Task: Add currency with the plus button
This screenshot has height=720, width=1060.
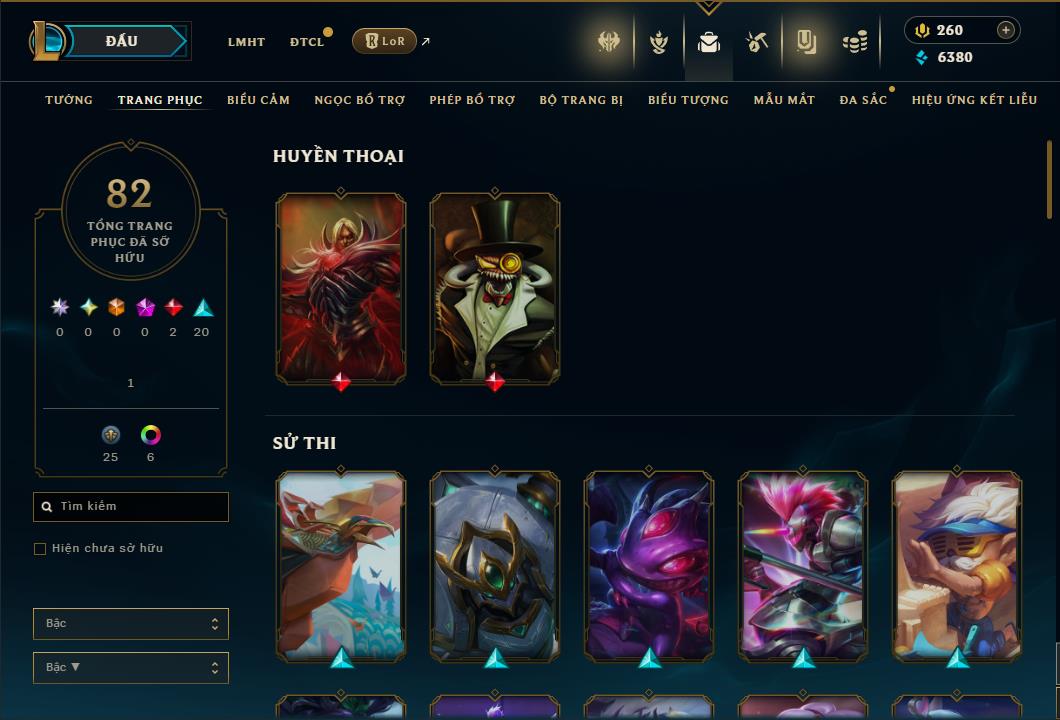Action: pyautogui.click(x=1005, y=30)
